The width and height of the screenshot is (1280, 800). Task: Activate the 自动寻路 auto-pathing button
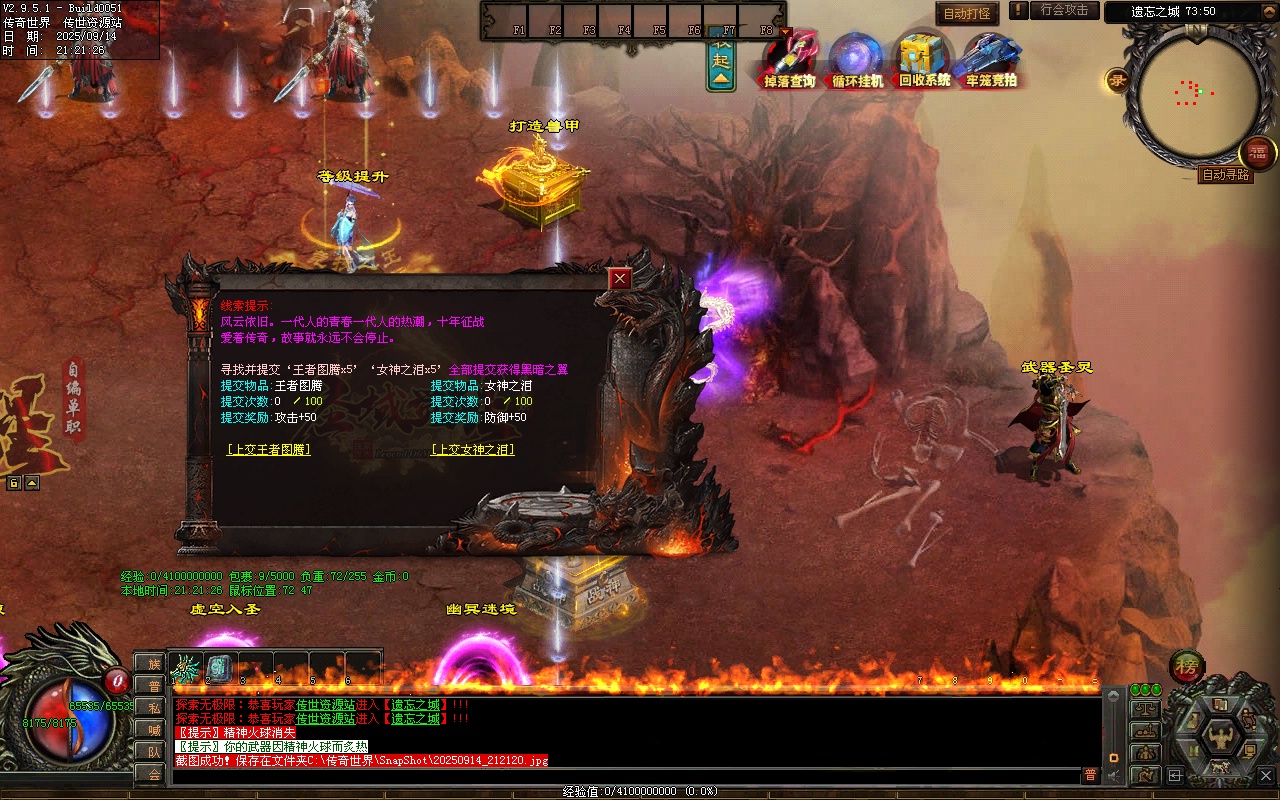click(1225, 175)
